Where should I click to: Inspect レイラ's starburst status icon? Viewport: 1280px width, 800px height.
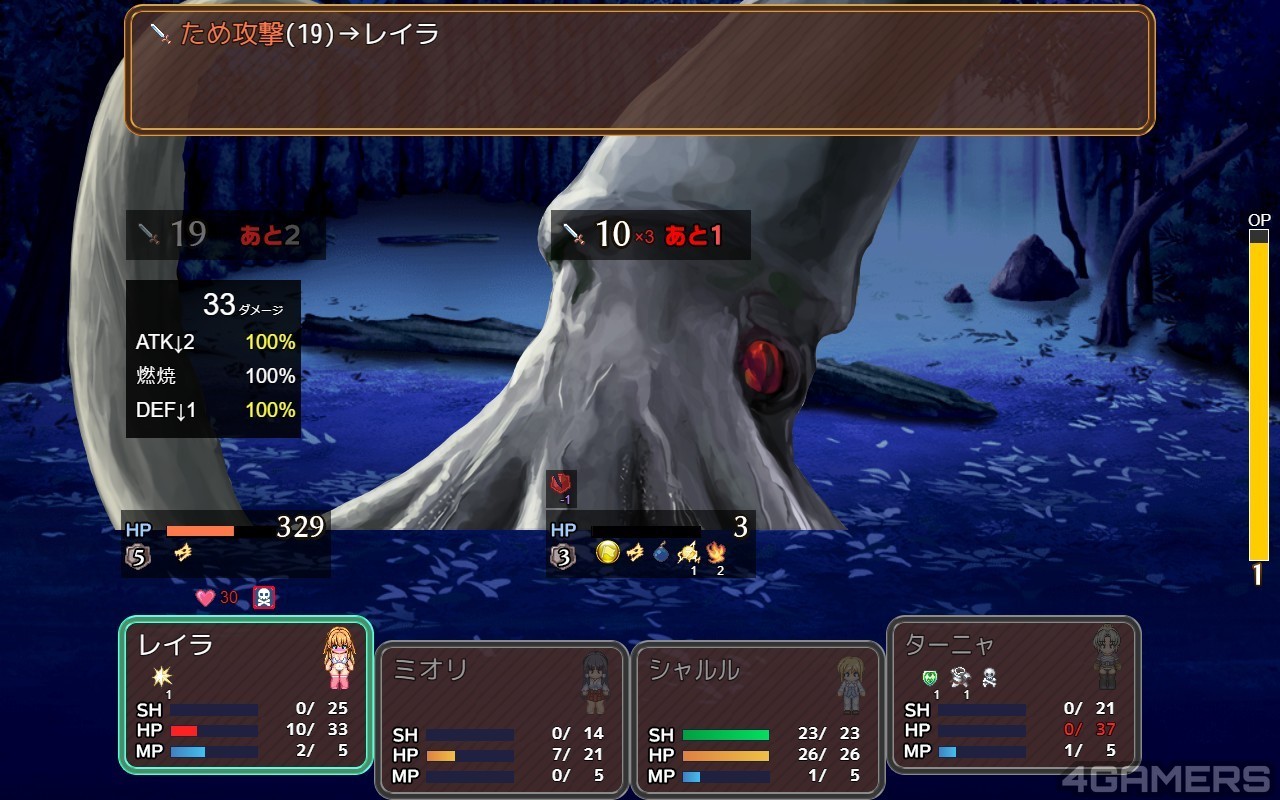pos(162,677)
